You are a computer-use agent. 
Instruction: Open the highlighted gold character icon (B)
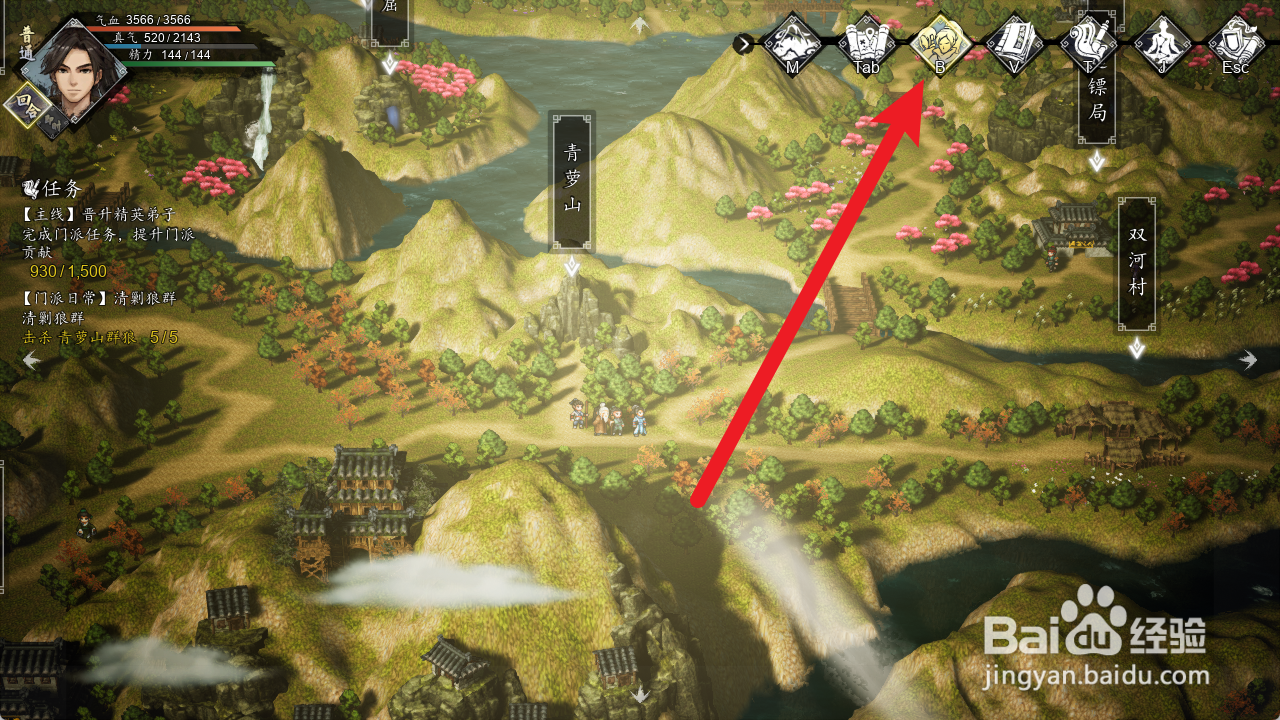pyautogui.click(x=940, y=43)
